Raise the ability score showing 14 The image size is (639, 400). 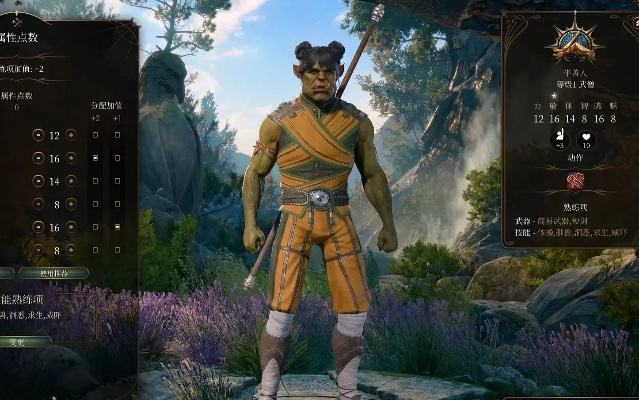(x=72, y=181)
